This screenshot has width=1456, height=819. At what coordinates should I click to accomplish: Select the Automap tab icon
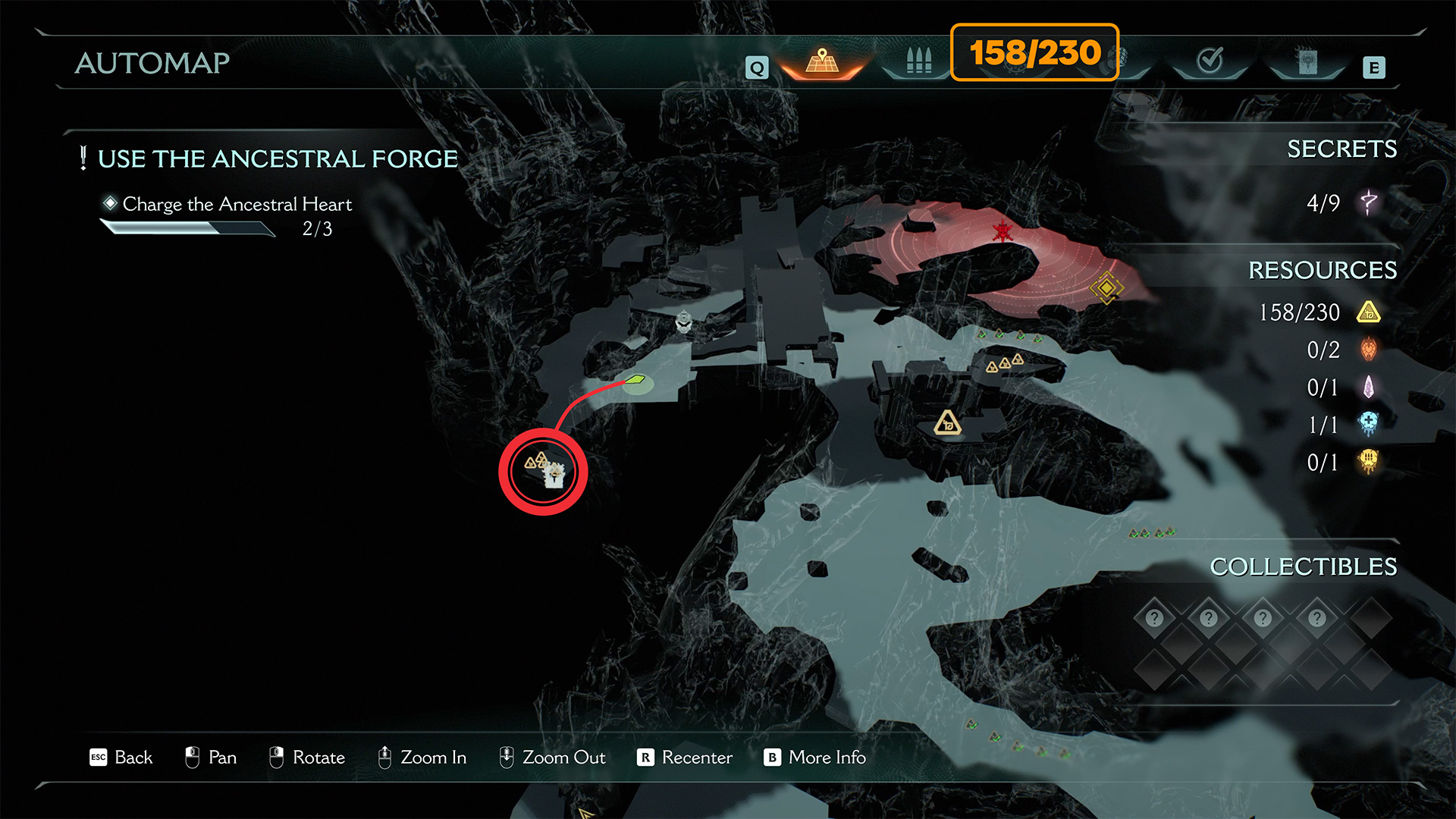pos(822,61)
